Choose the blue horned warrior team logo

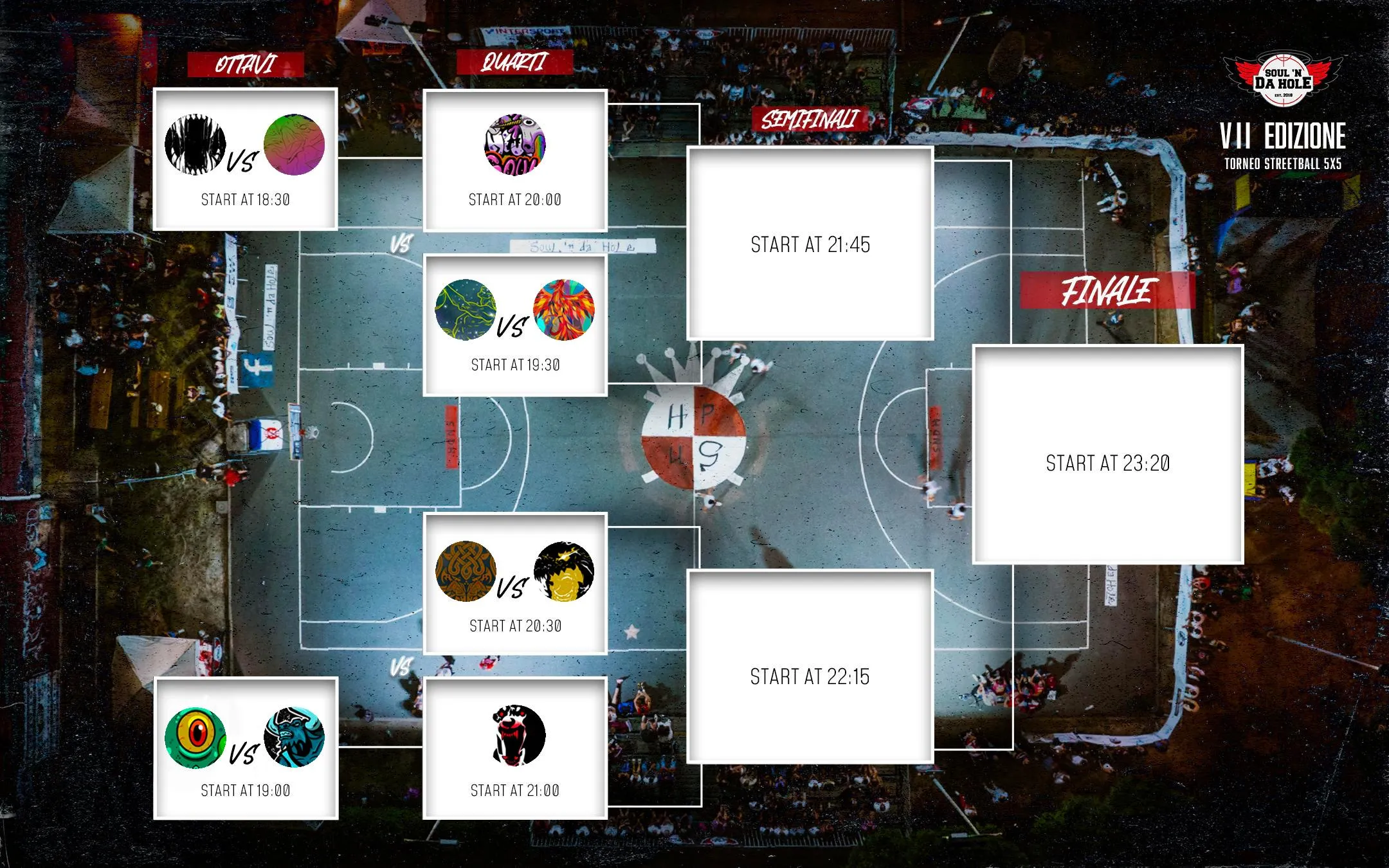tap(294, 737)
